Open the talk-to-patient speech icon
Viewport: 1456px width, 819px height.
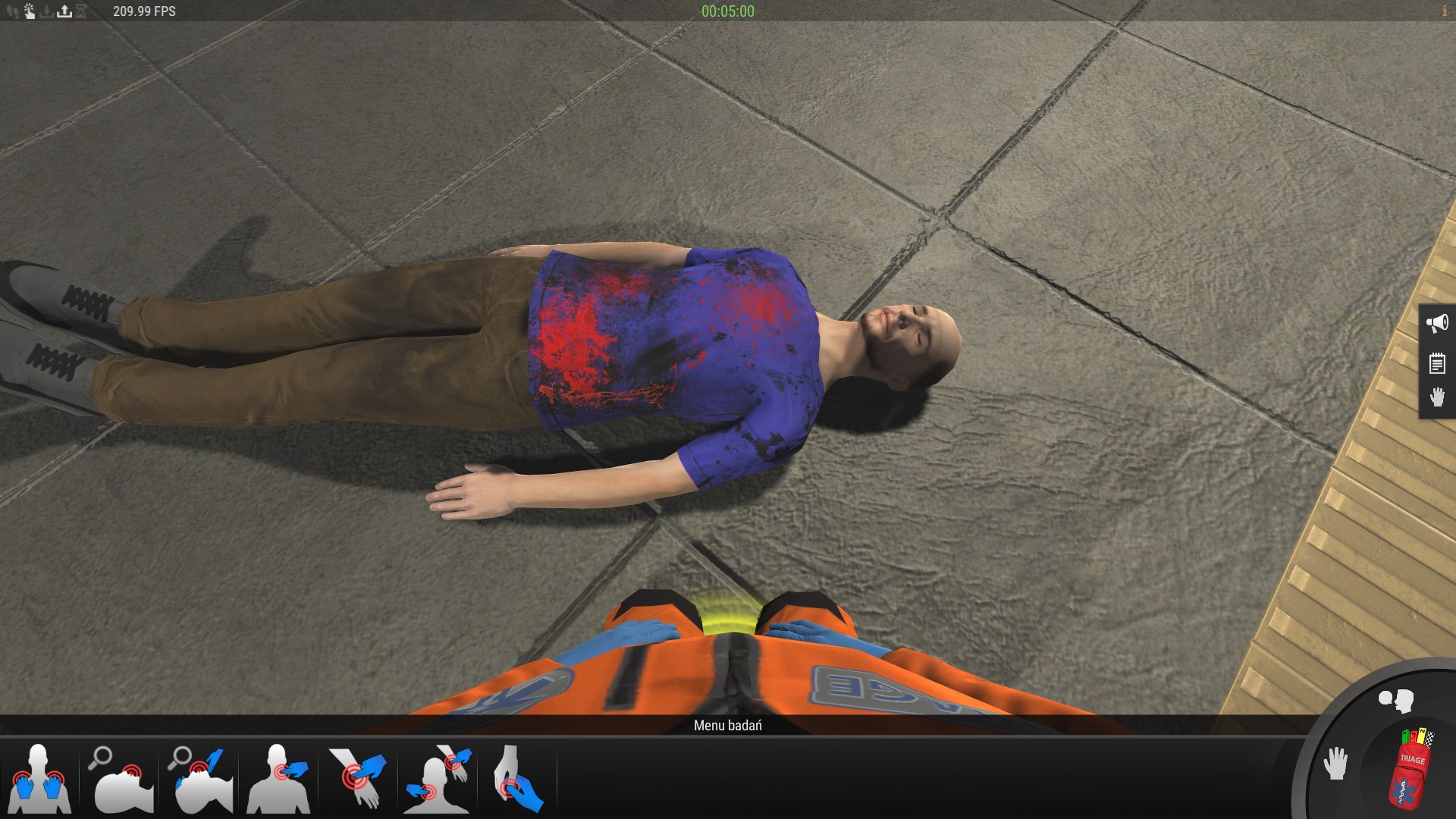[1396, 701]
